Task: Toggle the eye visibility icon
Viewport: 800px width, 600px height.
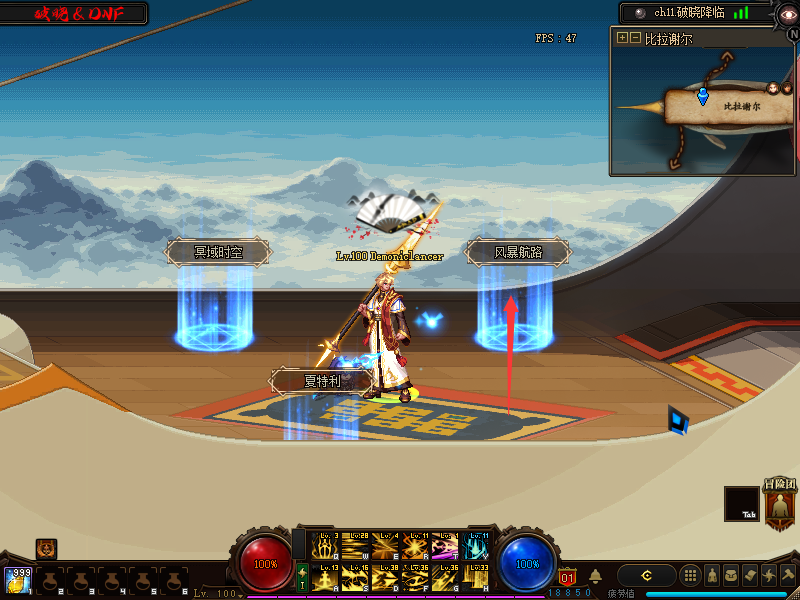Action: [x=788, y=13]
